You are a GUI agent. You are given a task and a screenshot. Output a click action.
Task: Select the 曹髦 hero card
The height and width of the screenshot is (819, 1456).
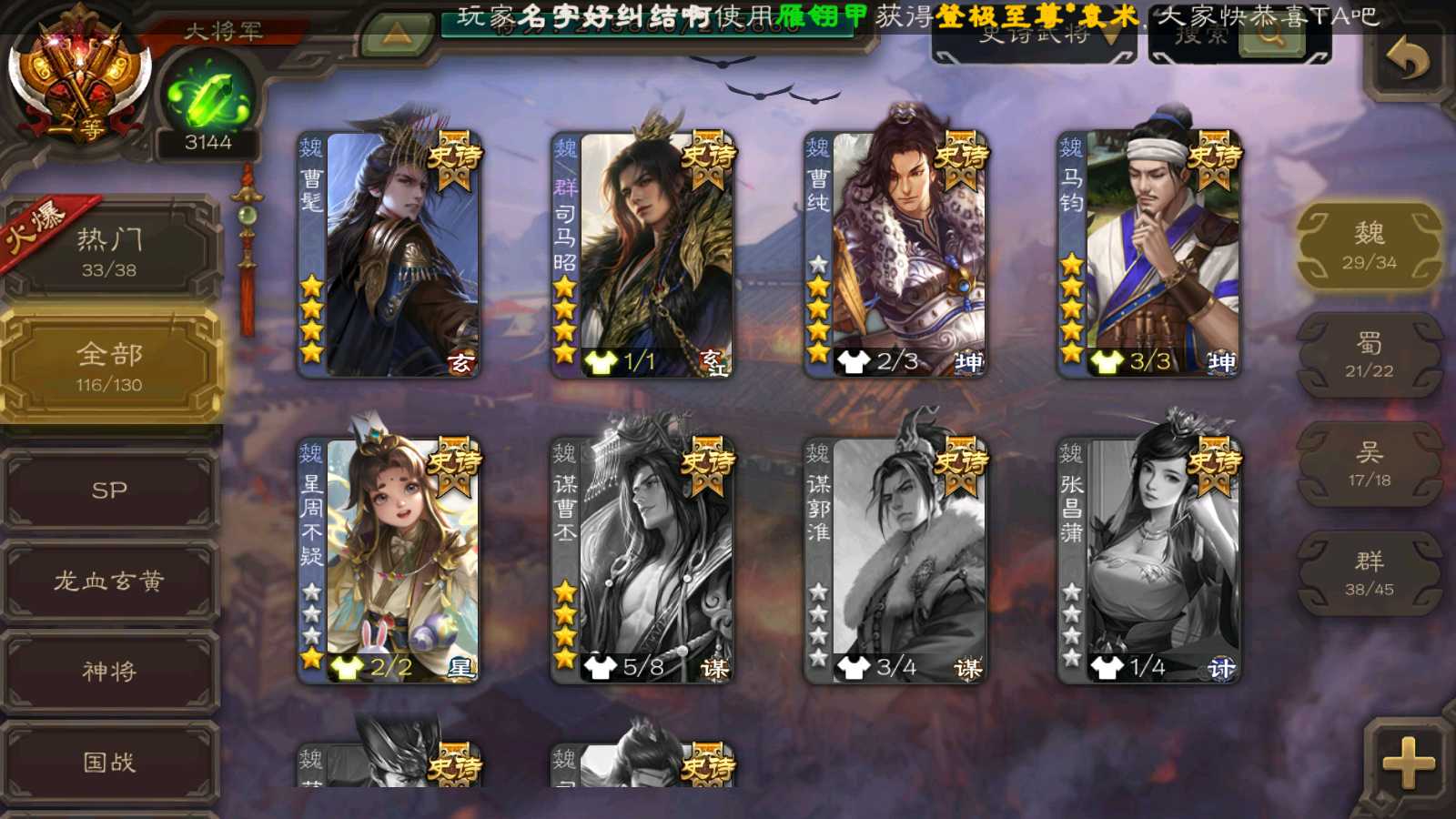tap(389, 255)
